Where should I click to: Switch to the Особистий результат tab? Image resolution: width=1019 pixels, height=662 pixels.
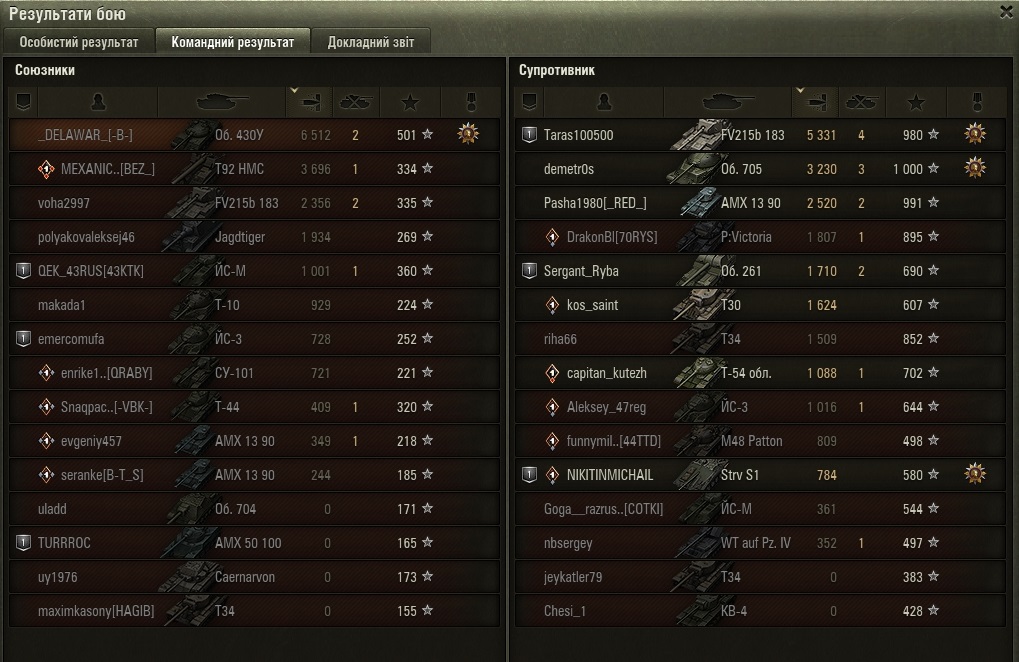pos(79,42)
